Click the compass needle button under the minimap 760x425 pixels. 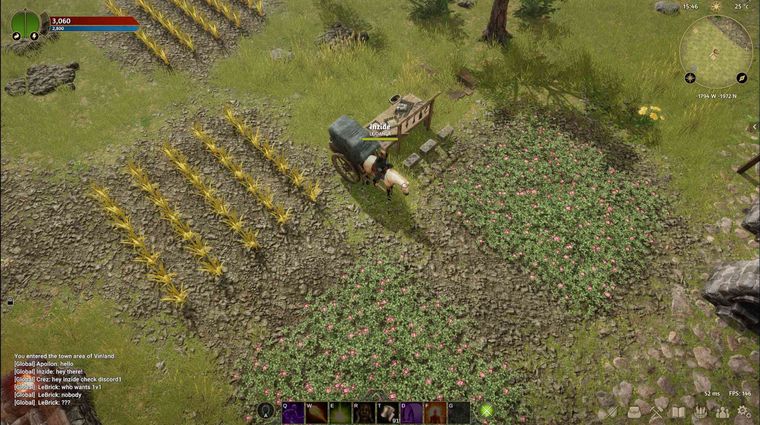[743, 78]
